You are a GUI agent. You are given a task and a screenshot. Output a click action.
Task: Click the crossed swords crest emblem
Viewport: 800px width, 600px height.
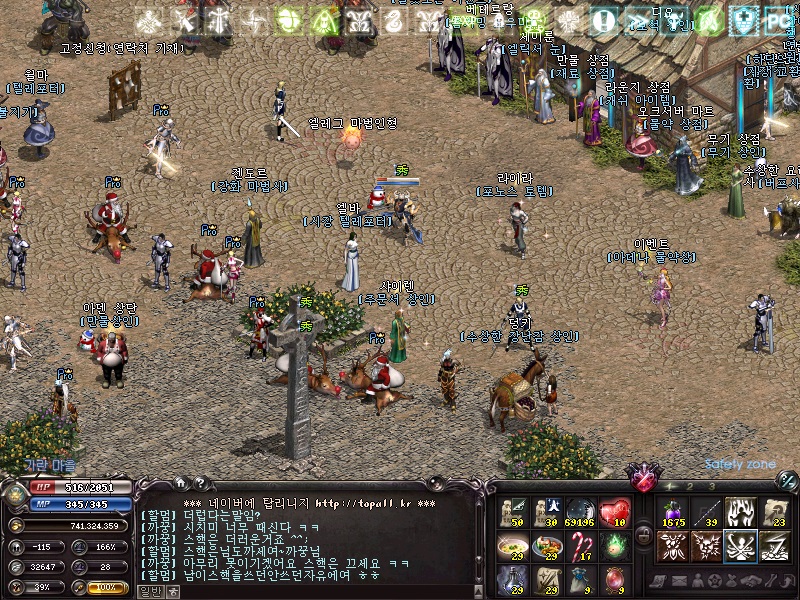[640, 477]
